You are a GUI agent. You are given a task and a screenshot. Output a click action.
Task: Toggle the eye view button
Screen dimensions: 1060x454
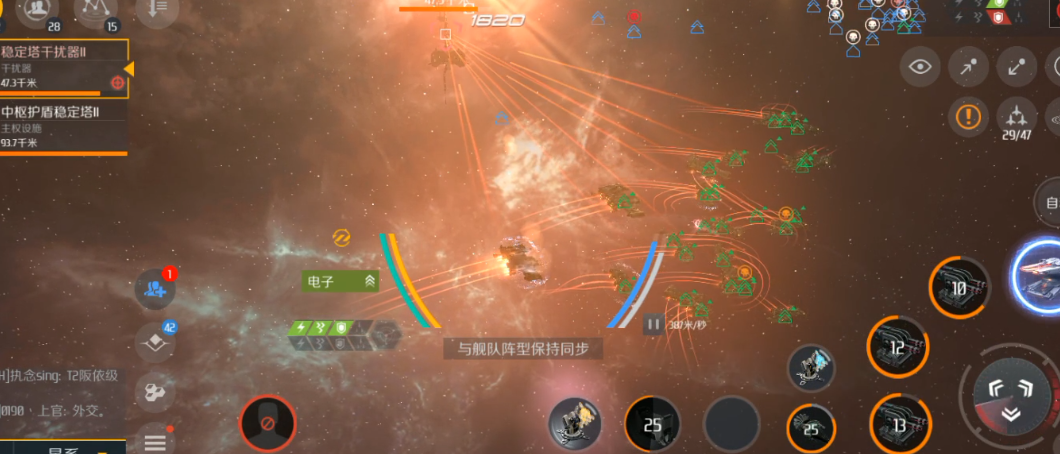click(x=920, y=67)
